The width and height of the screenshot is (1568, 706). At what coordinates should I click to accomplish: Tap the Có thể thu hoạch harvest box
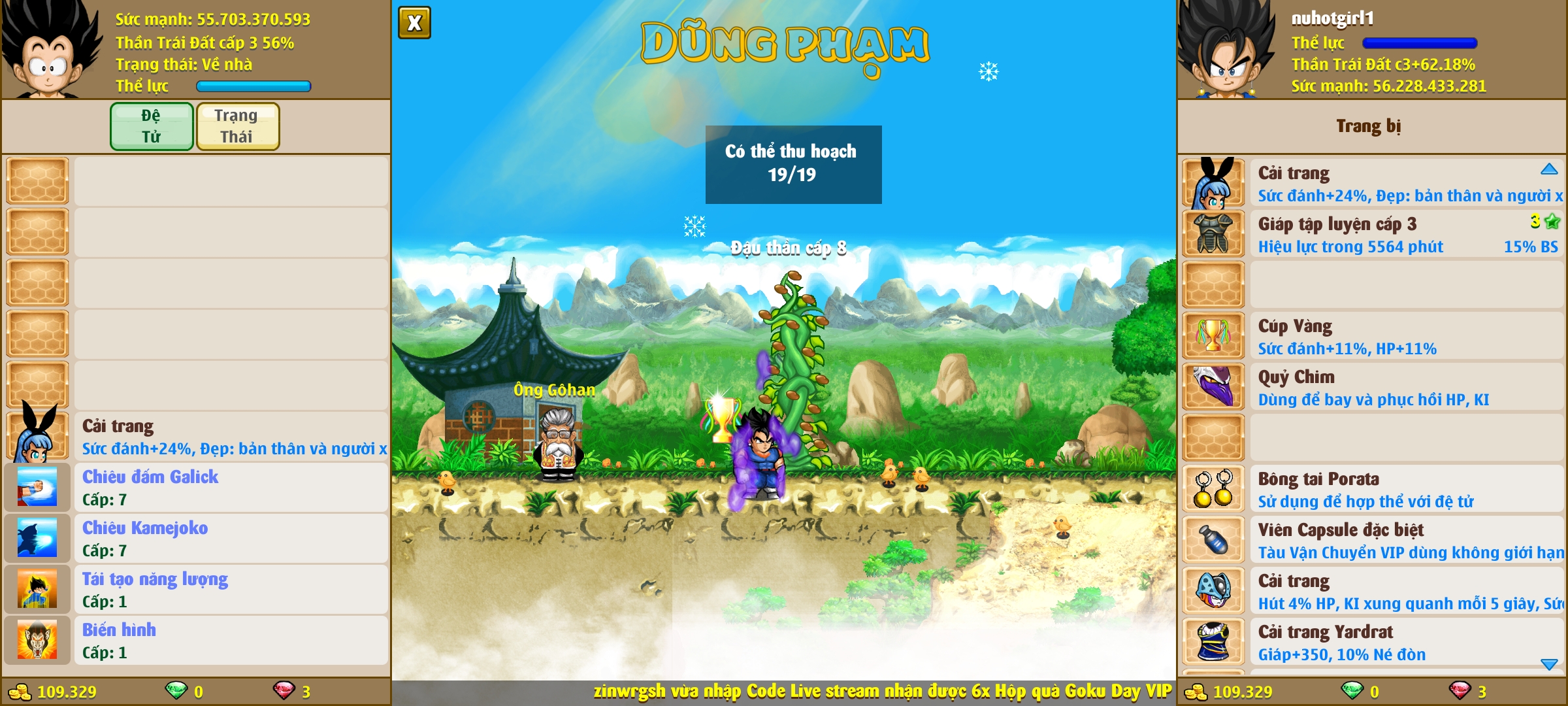pyautogui.click(x=793, y=164)
